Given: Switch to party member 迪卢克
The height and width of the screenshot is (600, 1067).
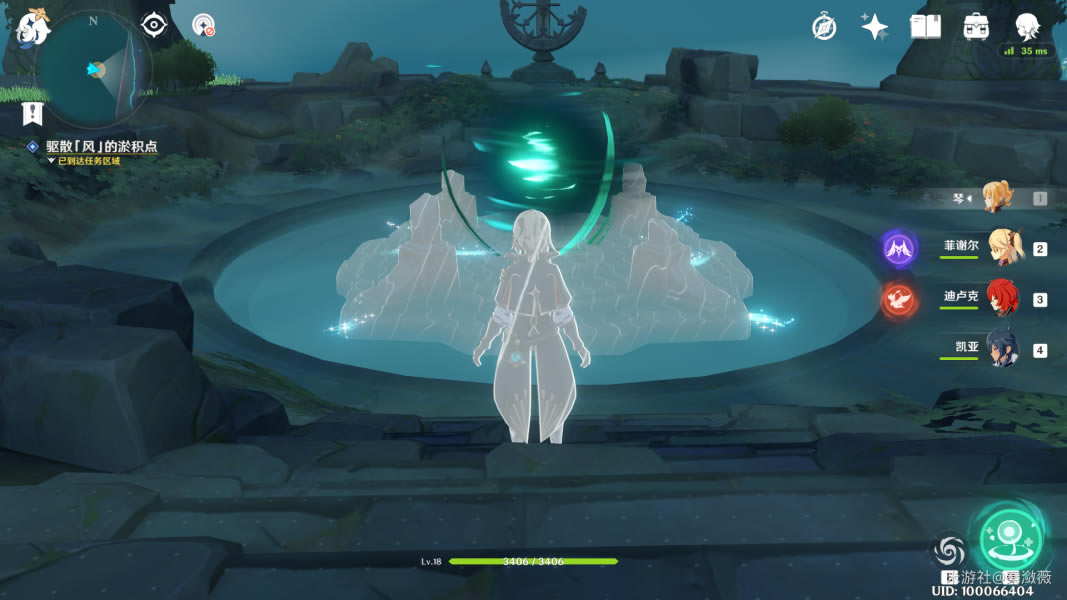Looking at the screenshot, I should coord(1003,298).
